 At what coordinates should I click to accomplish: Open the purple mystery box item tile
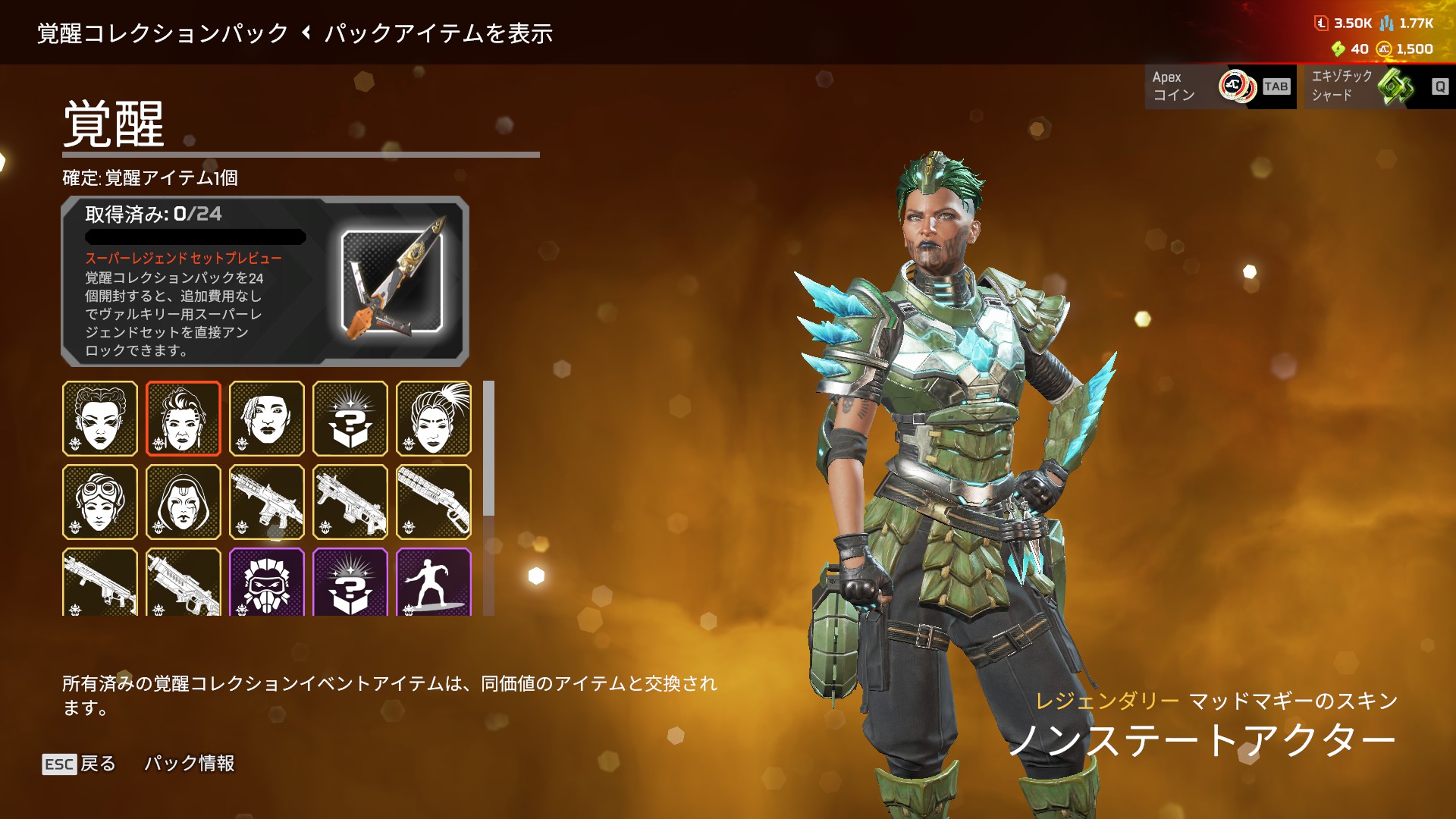coord(350,582)
